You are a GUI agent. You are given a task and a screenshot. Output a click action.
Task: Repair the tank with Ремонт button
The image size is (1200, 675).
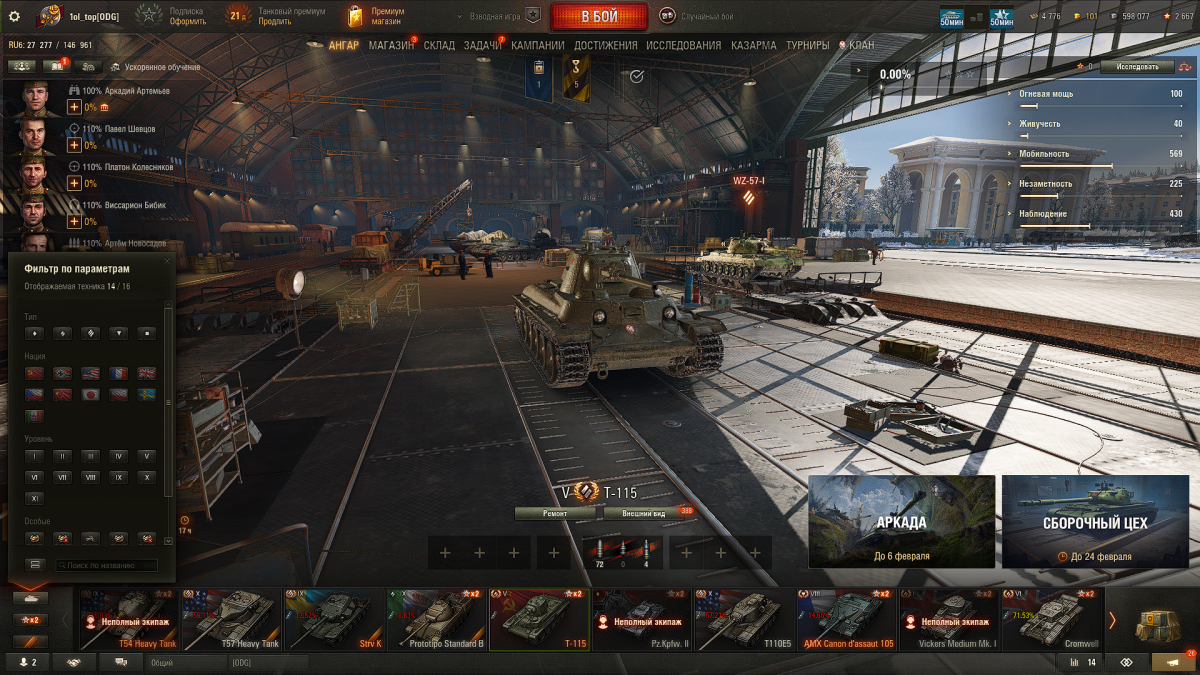[x=555, y=513]
